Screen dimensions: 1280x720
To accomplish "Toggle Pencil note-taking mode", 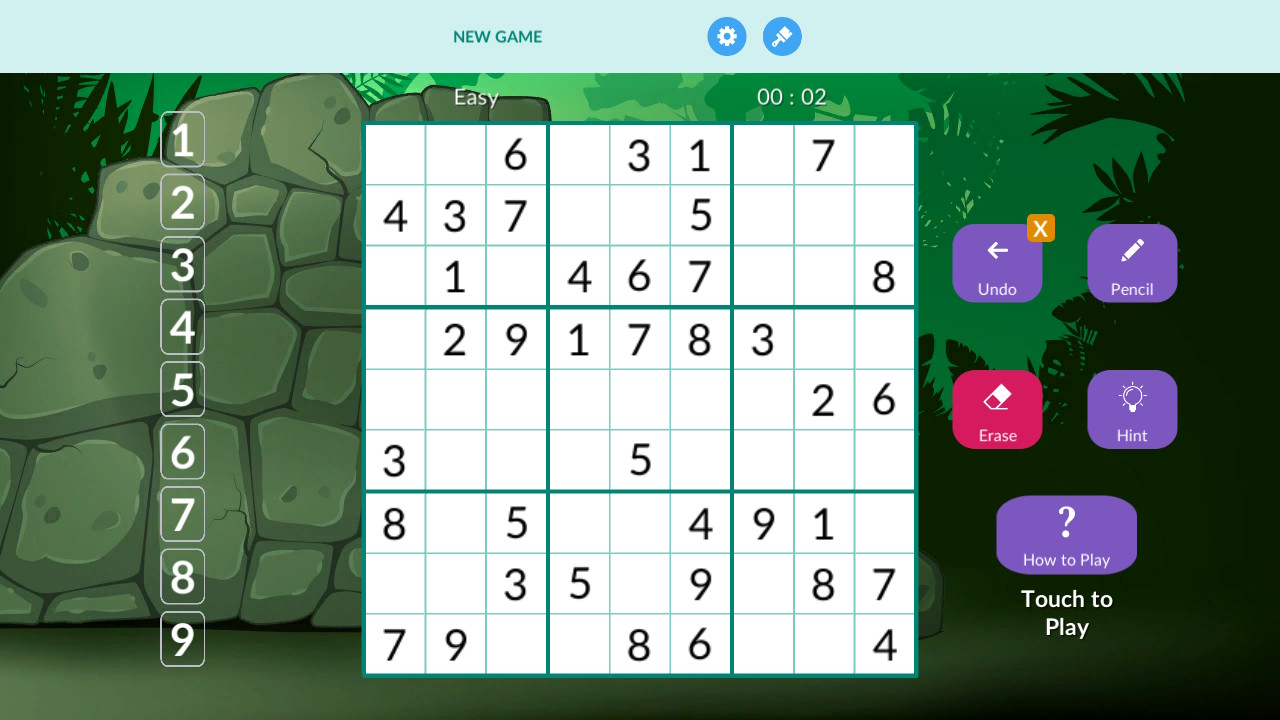I will (1132, 263).
